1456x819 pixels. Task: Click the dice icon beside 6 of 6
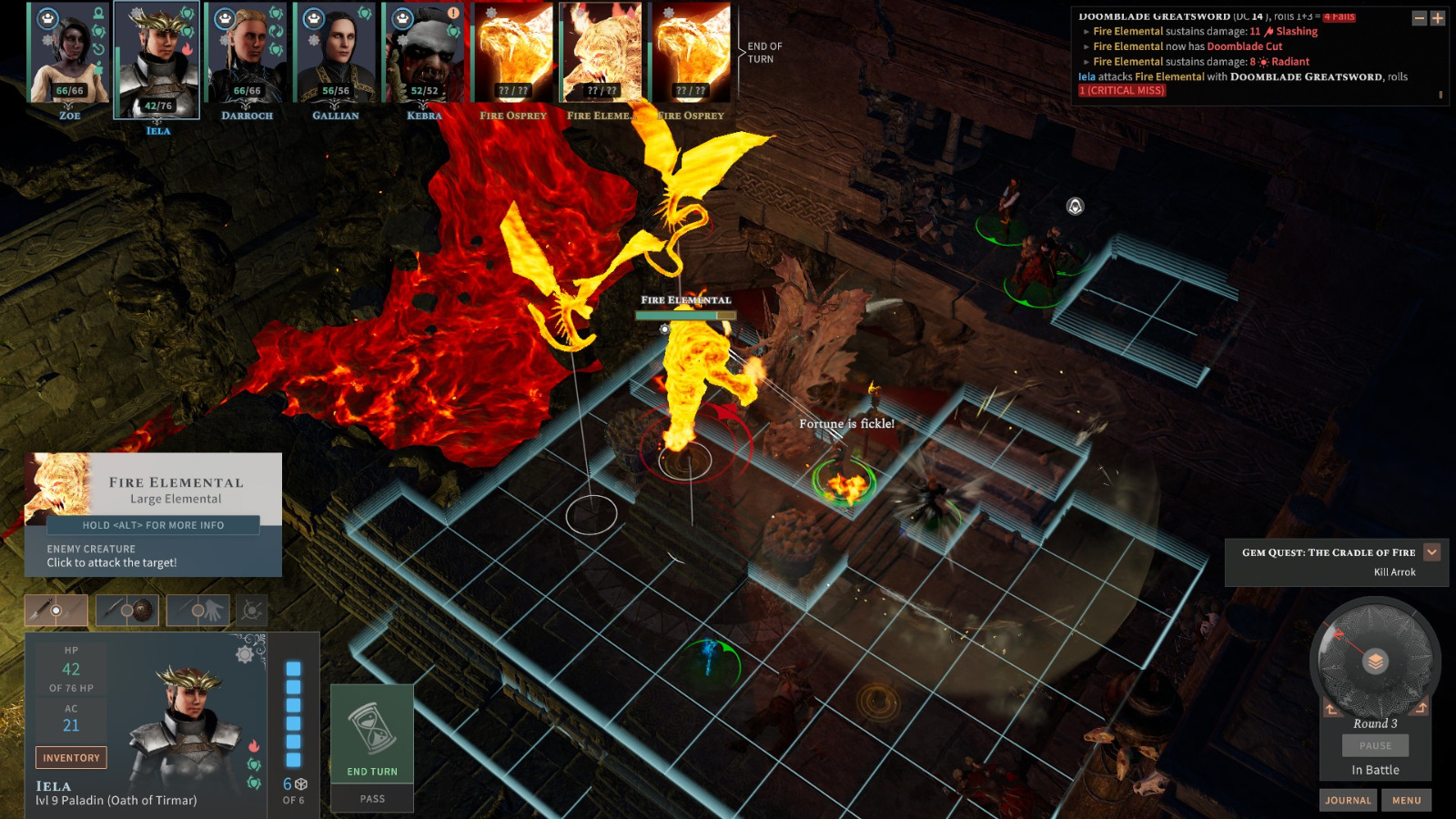coord(301,784)
